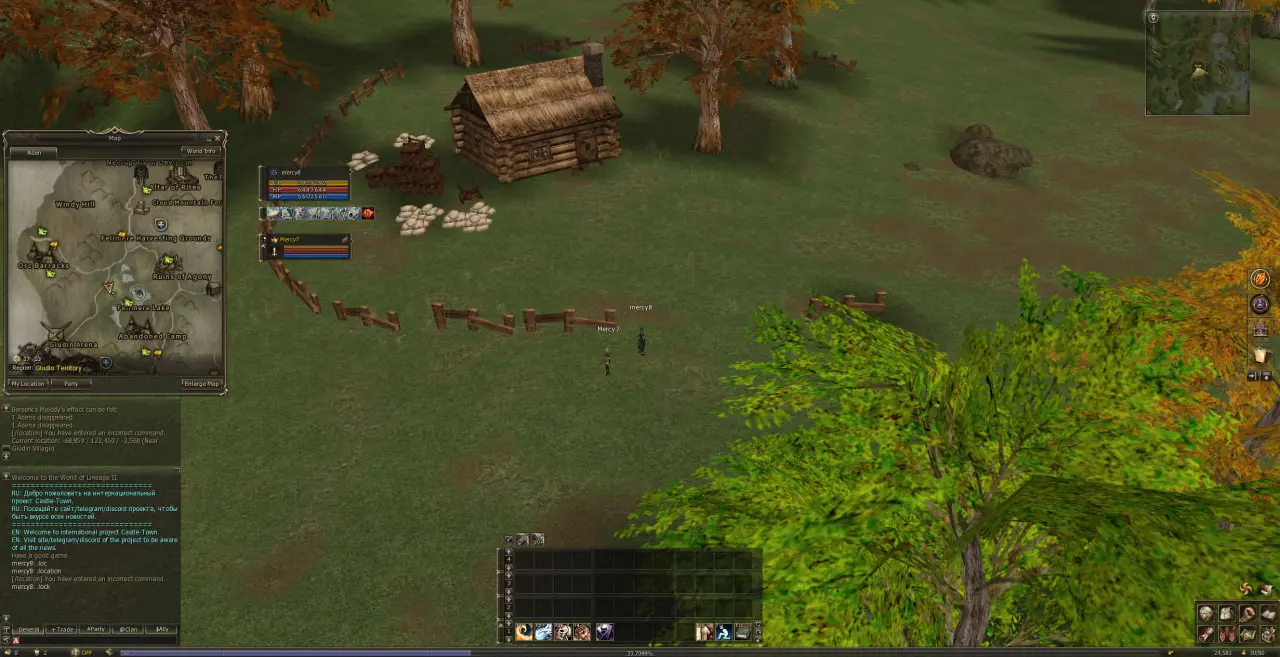This screenshot has width=1280, height=657.
Task: Select the Clan chat tab
Action: (x=127, y=629)
